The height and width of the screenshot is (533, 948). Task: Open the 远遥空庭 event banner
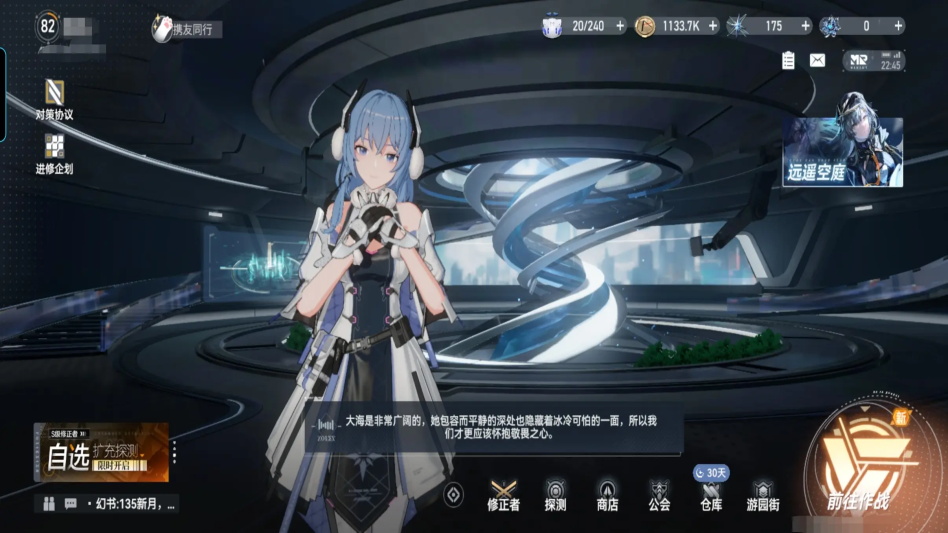tap(842, 153)
